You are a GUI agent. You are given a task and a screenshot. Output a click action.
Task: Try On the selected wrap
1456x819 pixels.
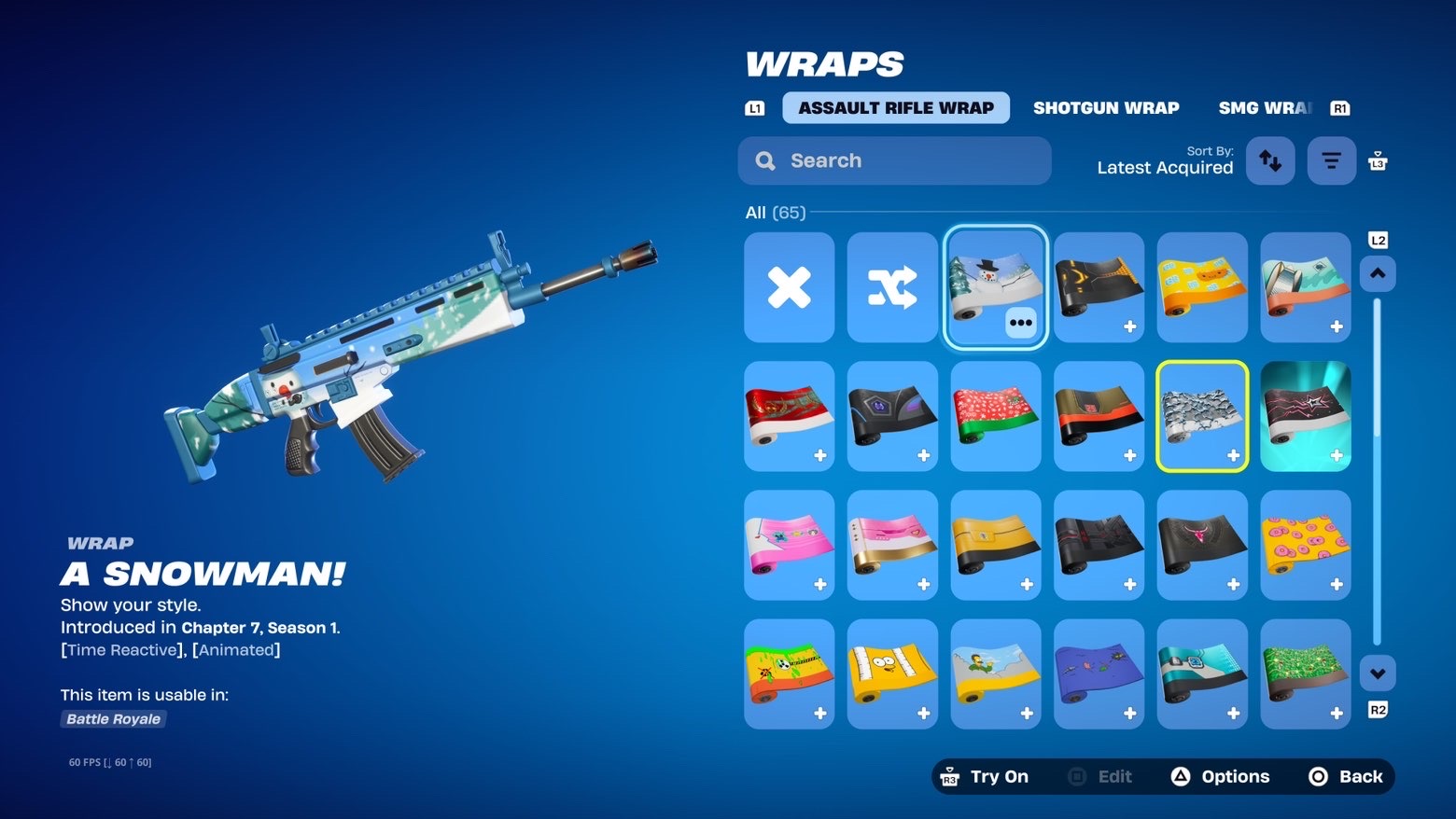(x=986, y=776)
